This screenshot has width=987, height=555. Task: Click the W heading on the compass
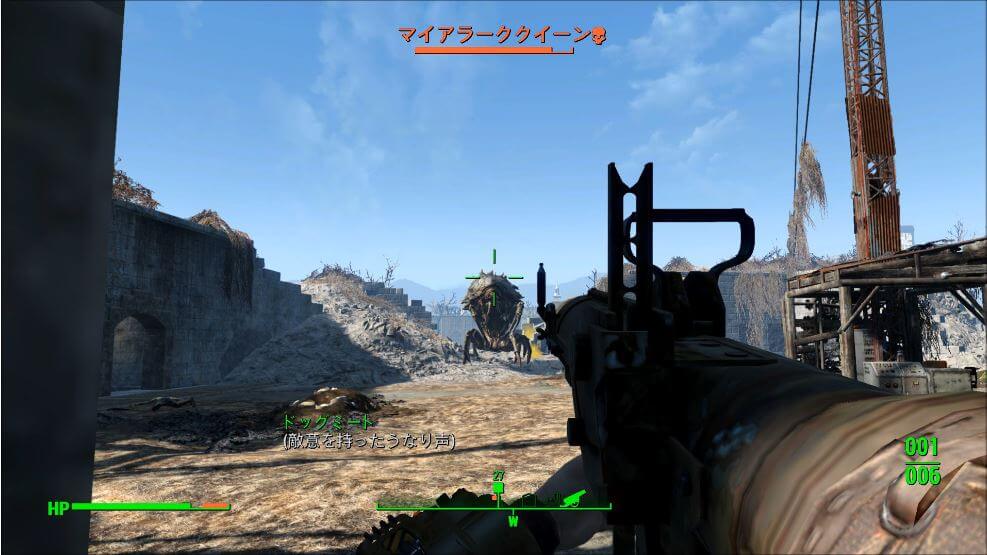(513, 521)
